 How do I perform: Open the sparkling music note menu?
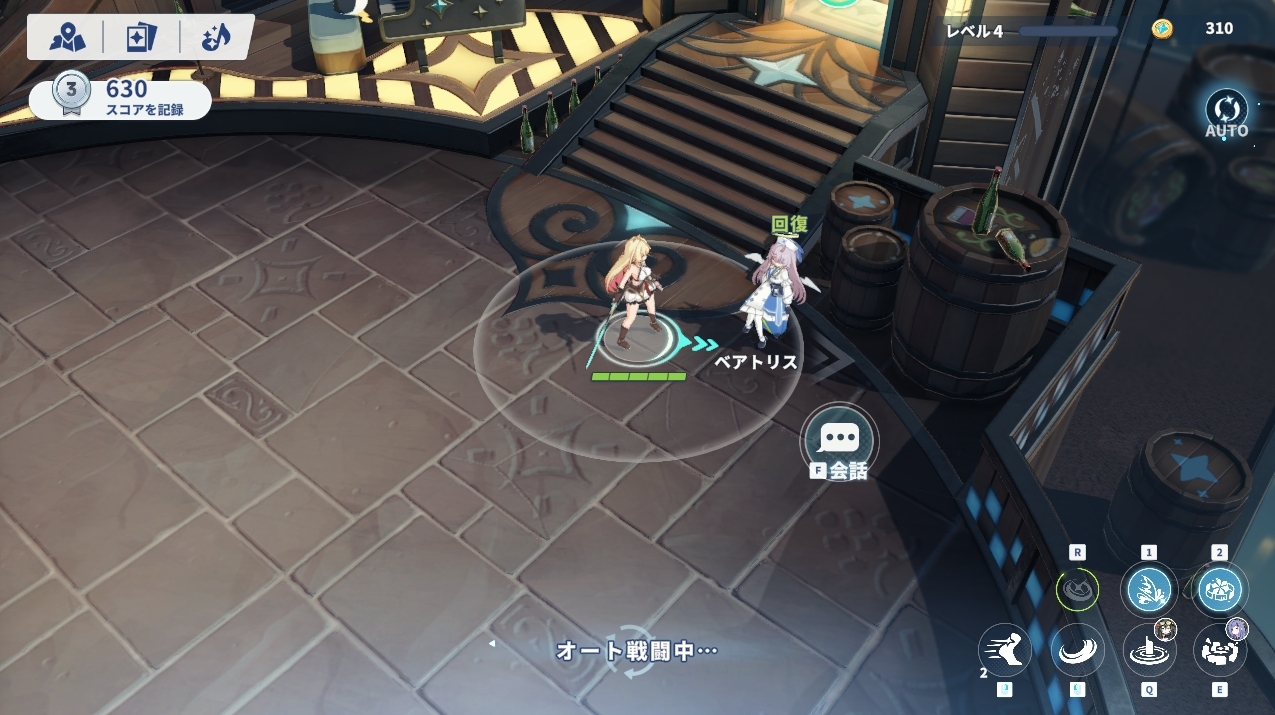coord(215,37)
